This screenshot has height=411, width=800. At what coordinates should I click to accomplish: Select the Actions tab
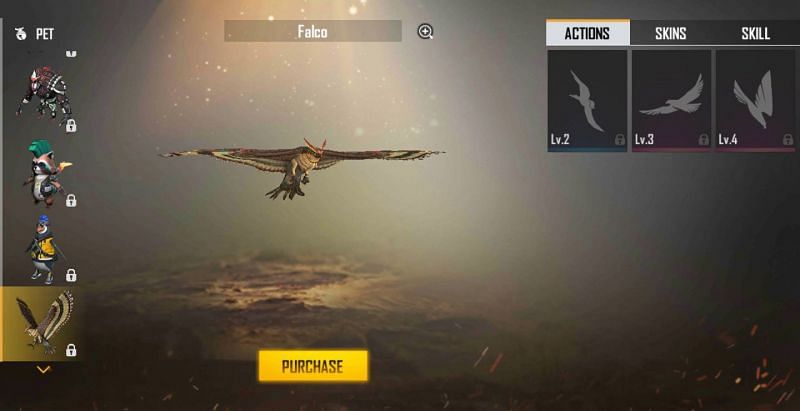point(587,33)
